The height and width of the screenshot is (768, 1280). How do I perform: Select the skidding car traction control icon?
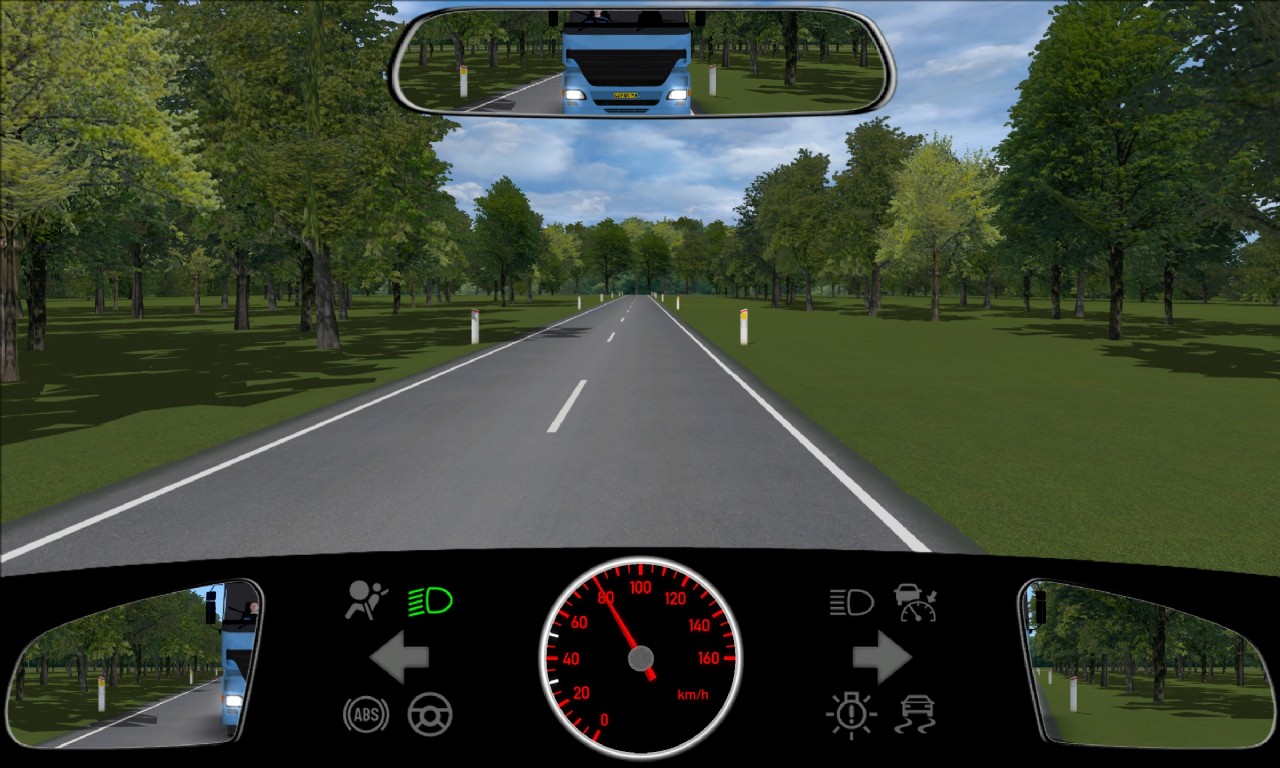click(x=915, y=714)
